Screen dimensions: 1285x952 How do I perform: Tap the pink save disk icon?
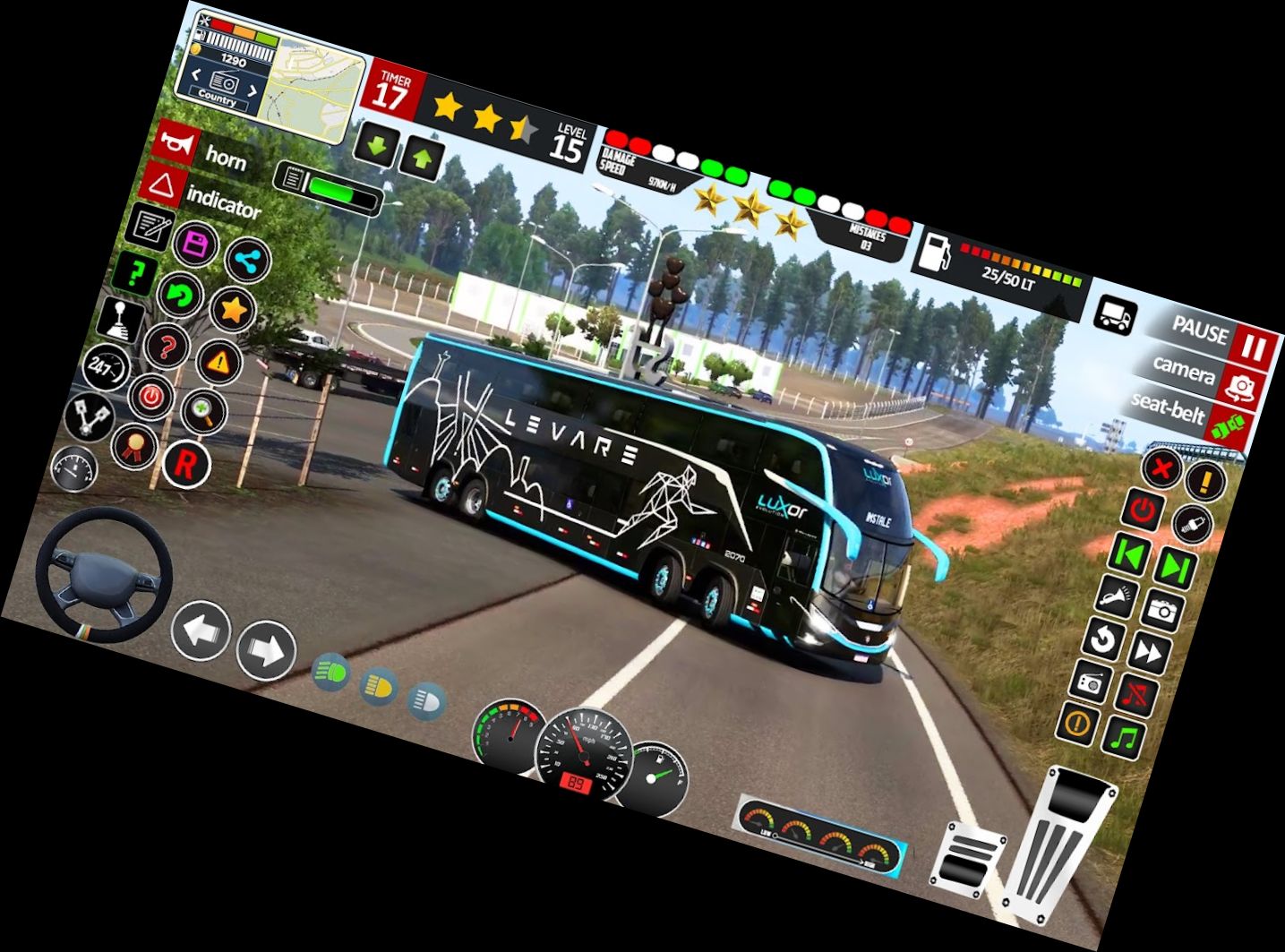tap(196, 244)
